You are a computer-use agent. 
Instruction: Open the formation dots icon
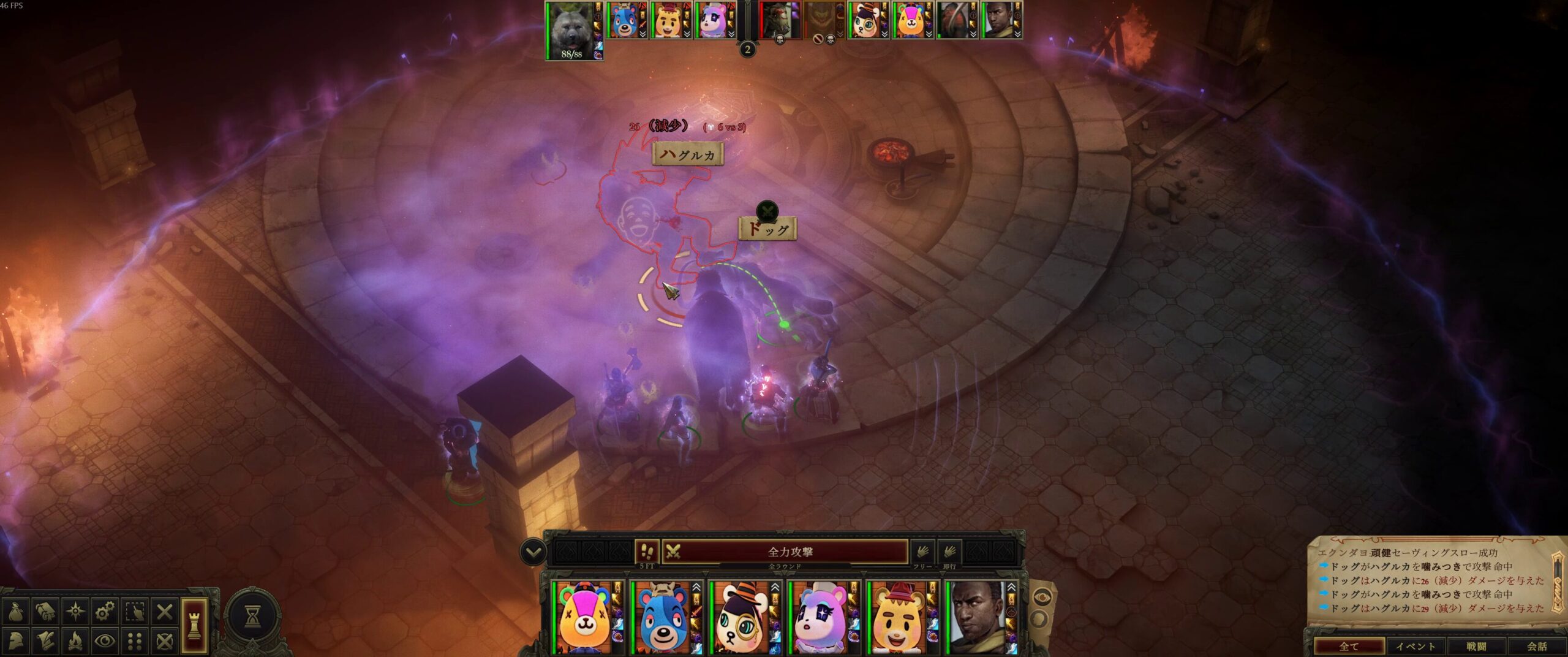click(x=135, y=640)
